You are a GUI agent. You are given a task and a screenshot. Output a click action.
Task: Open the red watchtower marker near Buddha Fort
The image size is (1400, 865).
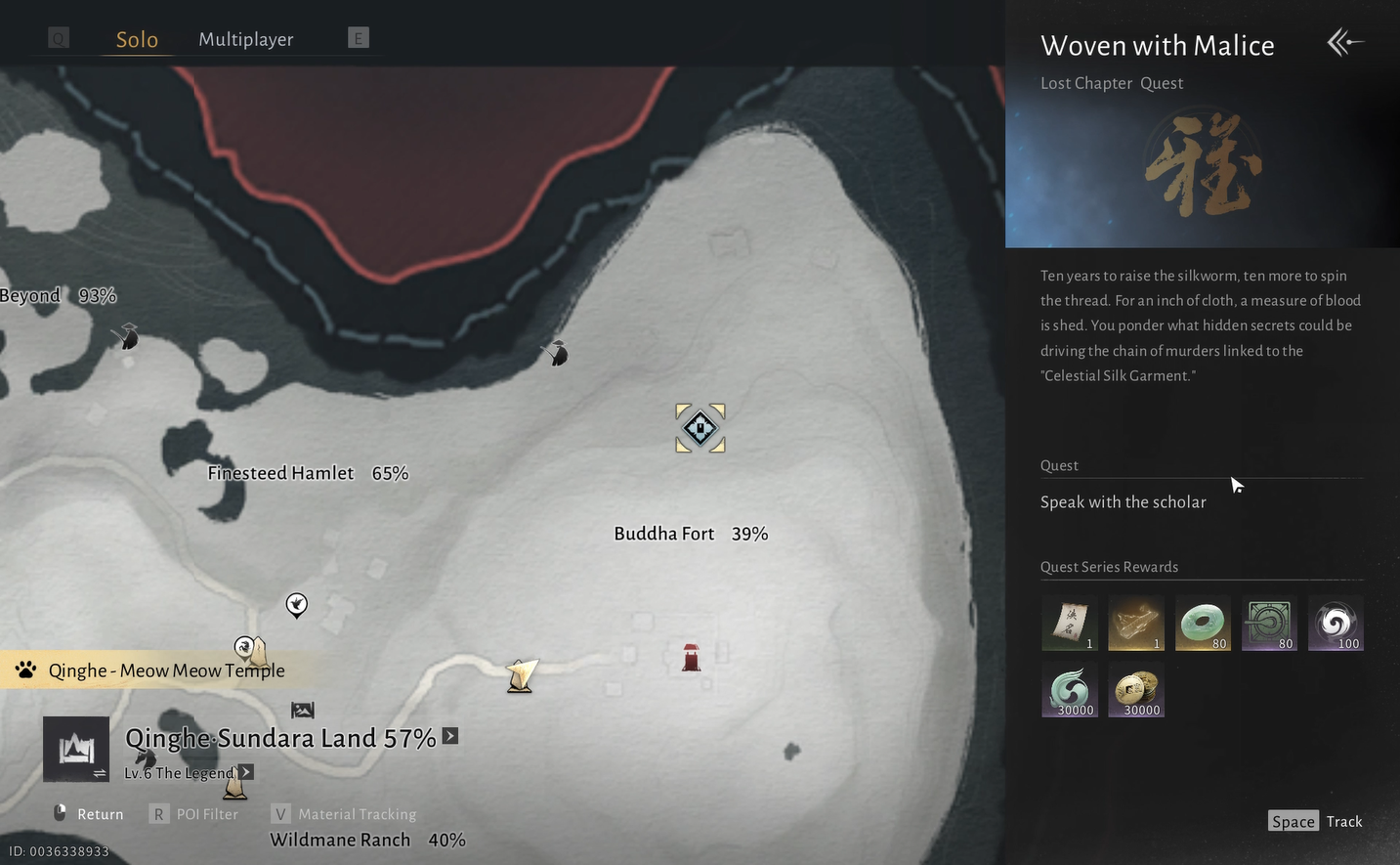coord(691,658)
